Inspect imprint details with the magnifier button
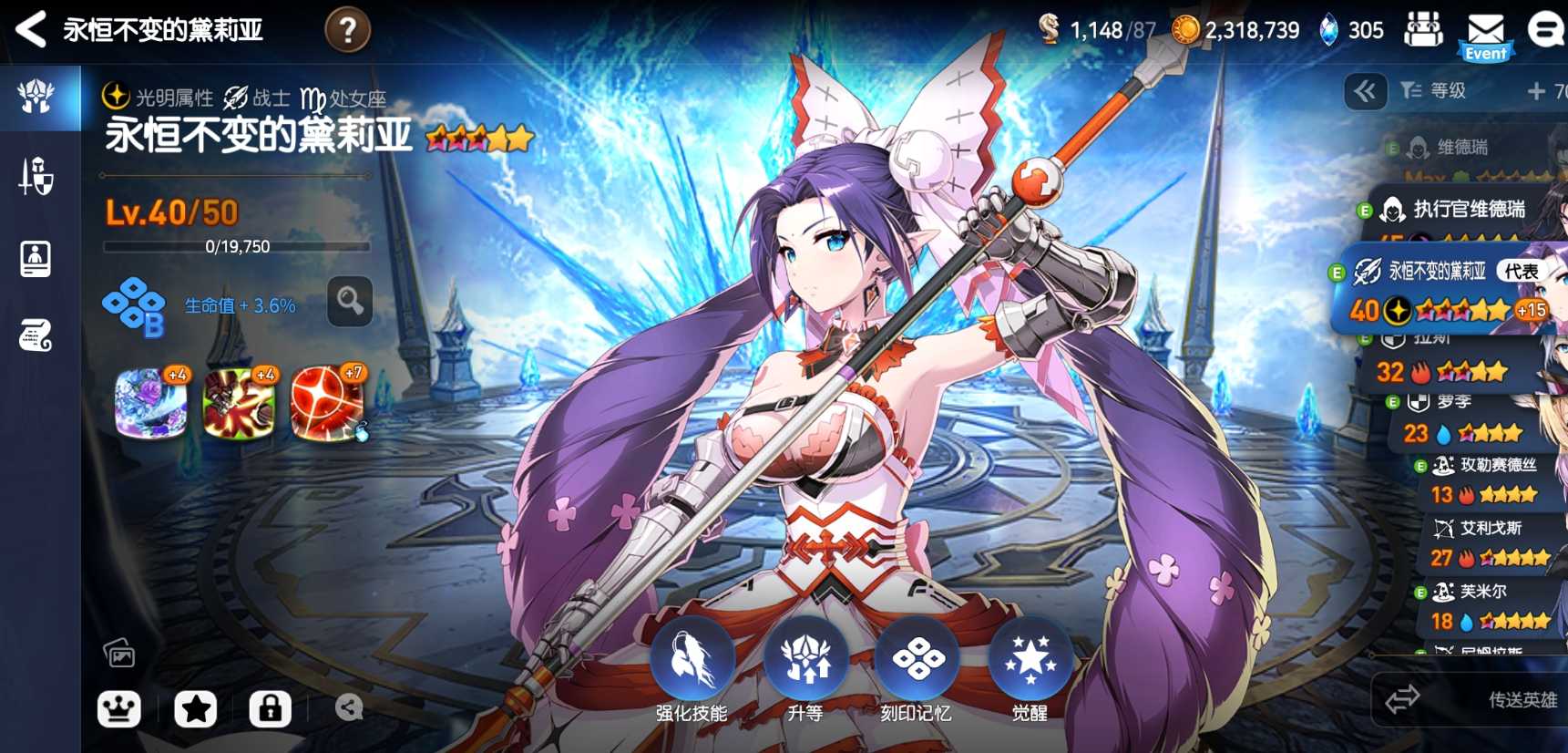 click(350, 301)
